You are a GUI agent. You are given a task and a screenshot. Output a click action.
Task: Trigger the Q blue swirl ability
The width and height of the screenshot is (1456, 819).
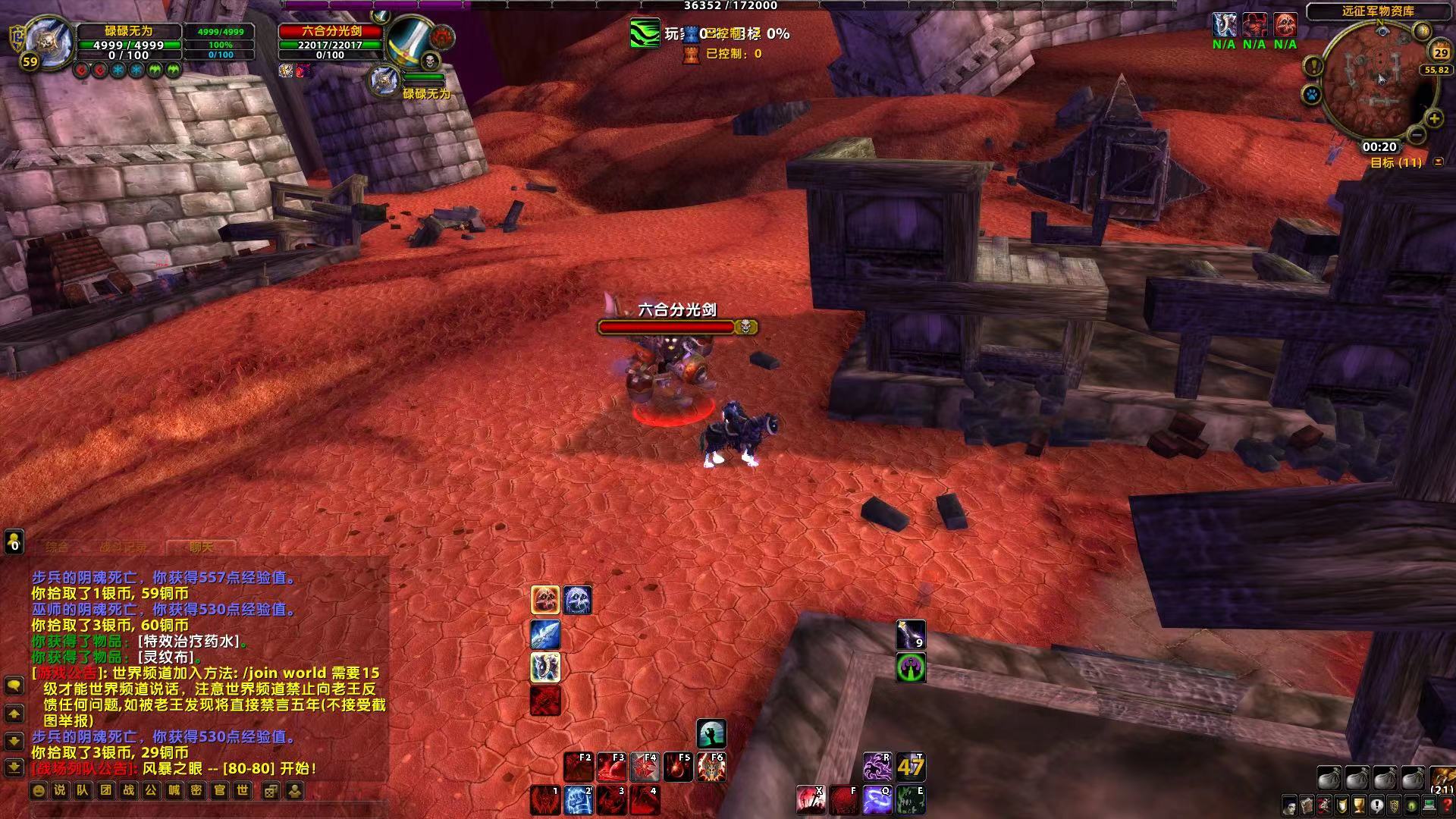click(x=877, y=801)
